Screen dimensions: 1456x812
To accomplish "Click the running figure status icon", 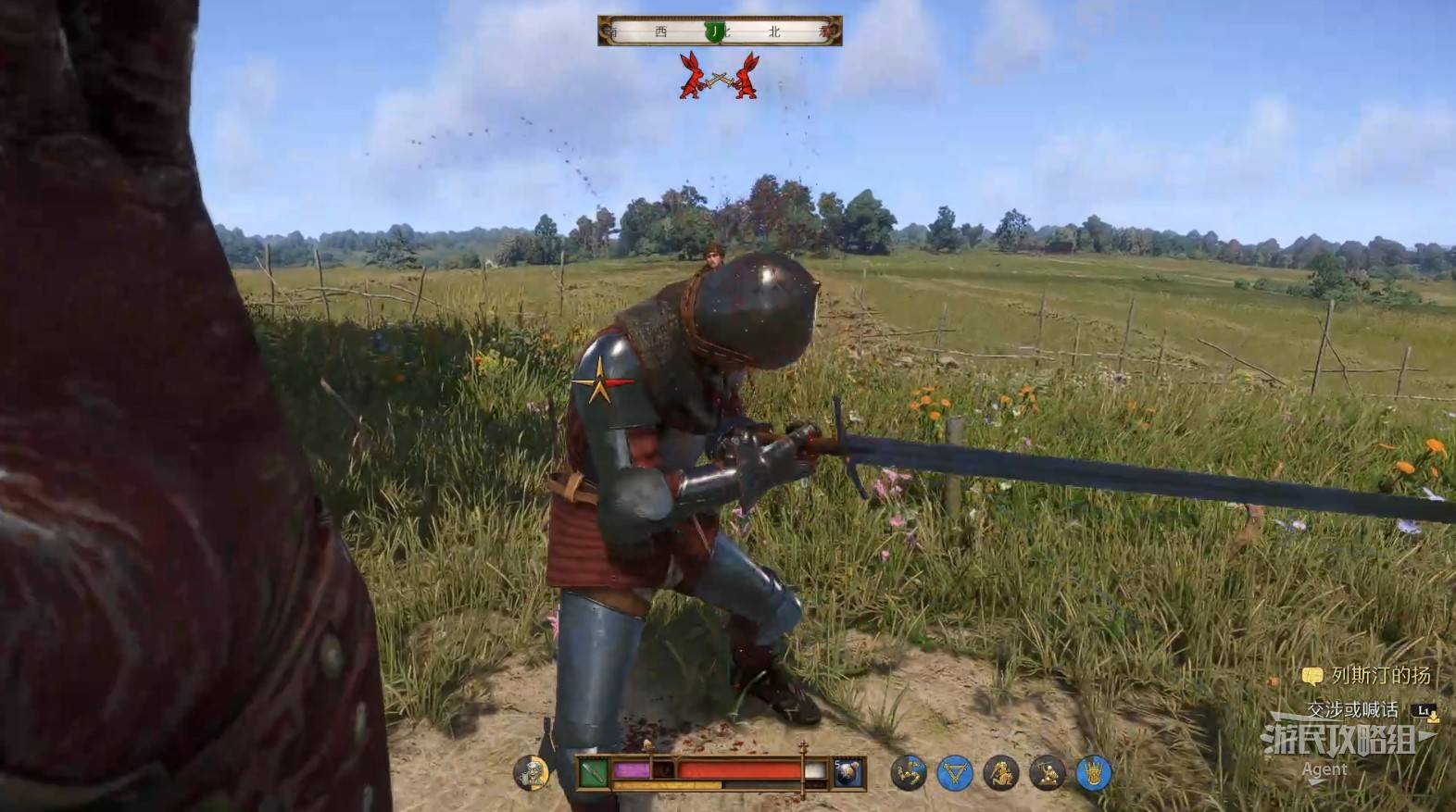I will point(908,773).
